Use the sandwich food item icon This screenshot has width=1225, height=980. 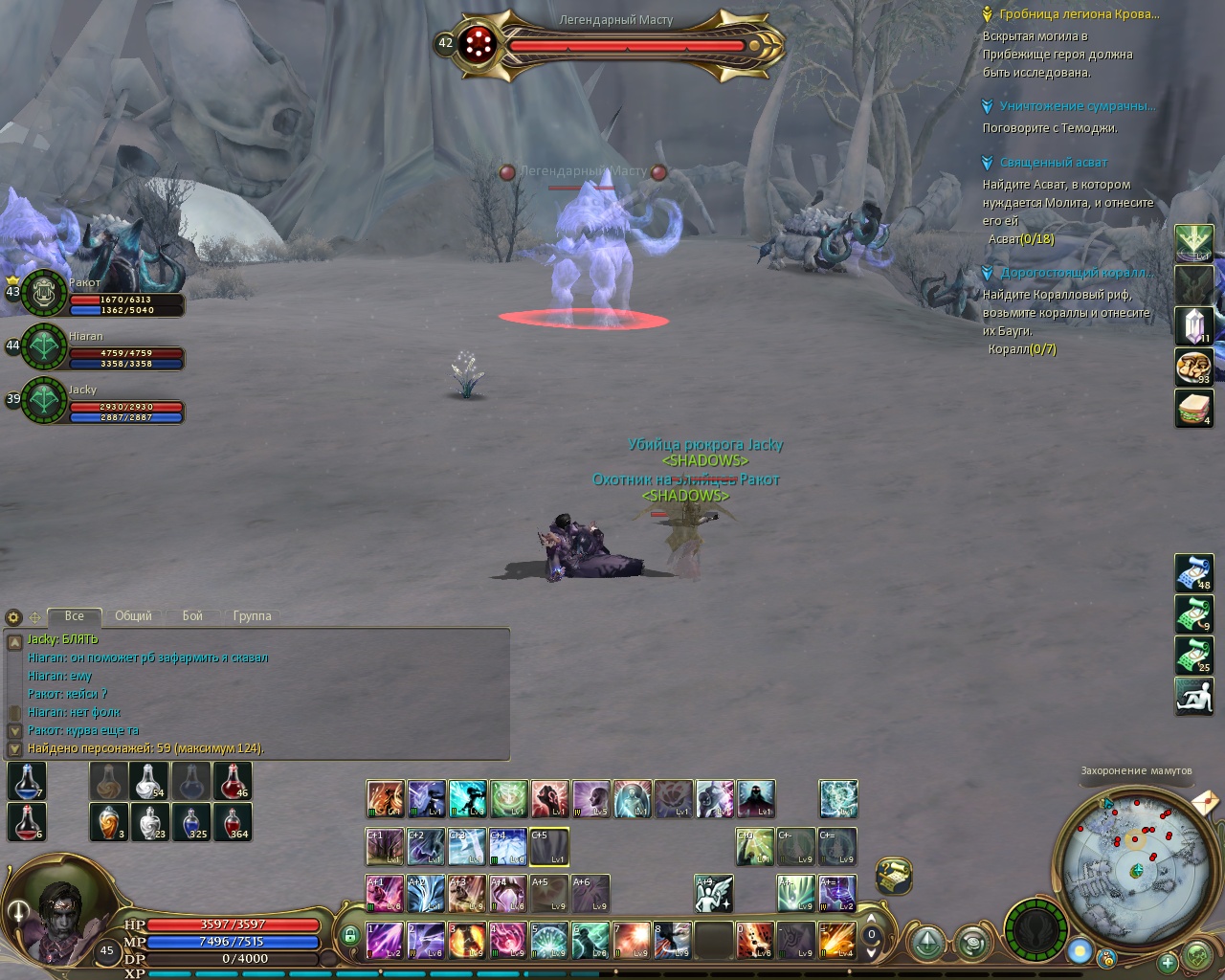(x=1194, y=409)
